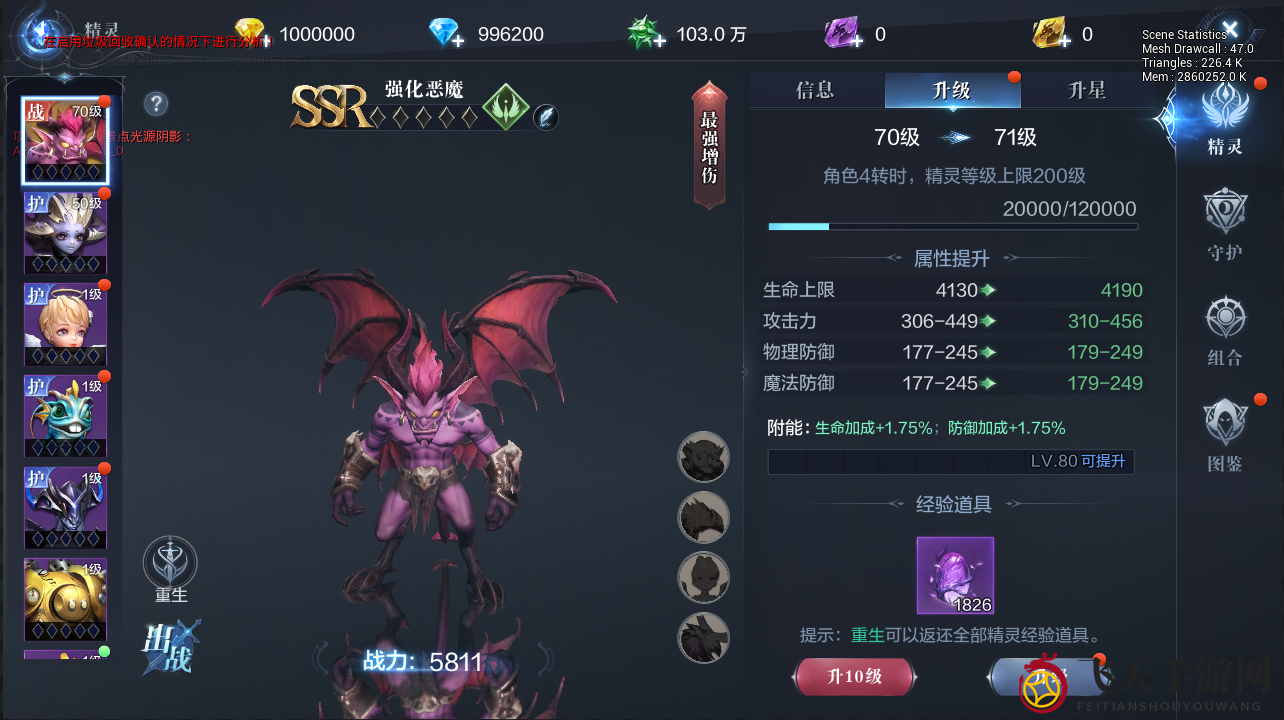Close the panel with the X in the corner
Screen dimensions: 1284x720
point(1230,27)
